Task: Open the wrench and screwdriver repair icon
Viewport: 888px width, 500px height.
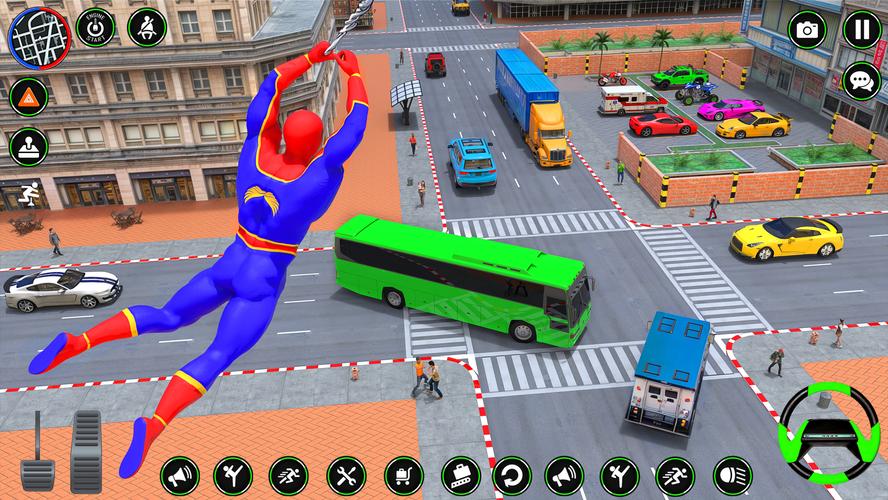Action: pyautogui.click(x=346, y=476)
